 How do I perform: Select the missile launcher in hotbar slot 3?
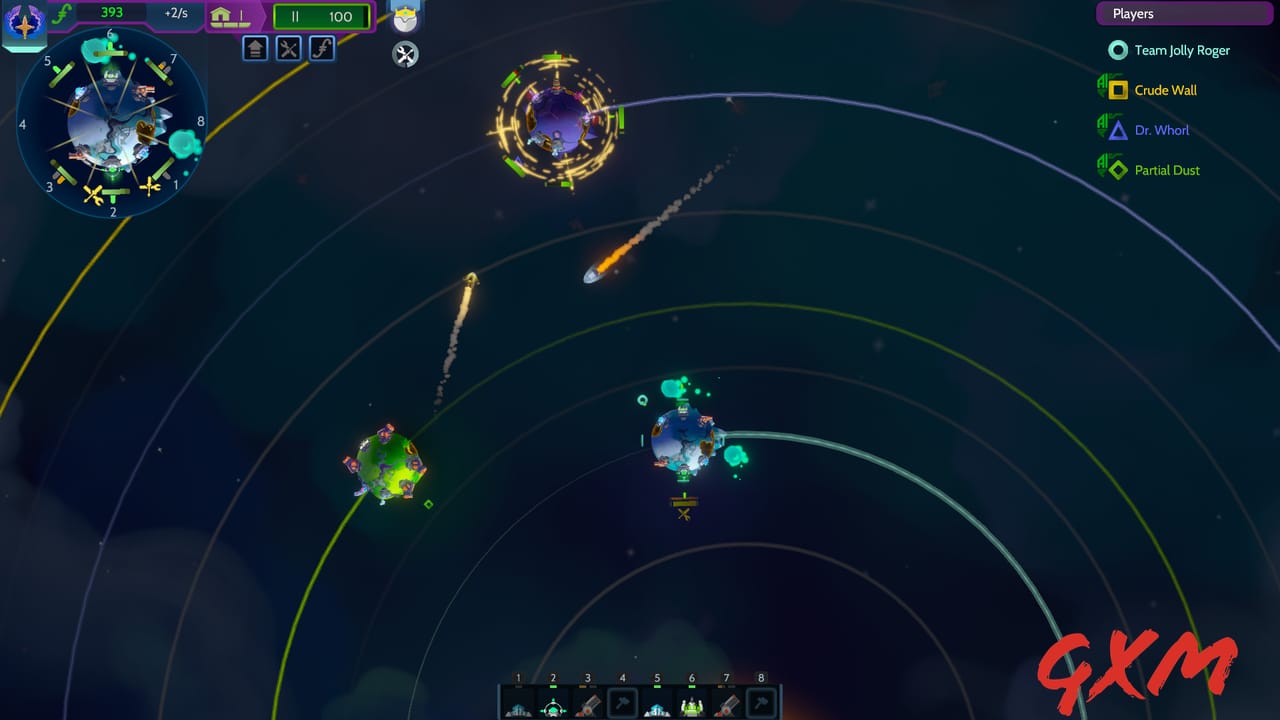click(588, 705)
